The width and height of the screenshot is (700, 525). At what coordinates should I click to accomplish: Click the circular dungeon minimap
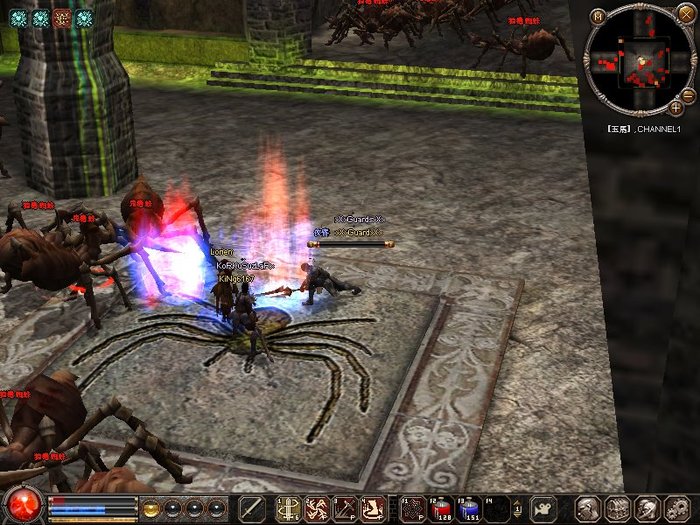(x=639, y=64)
